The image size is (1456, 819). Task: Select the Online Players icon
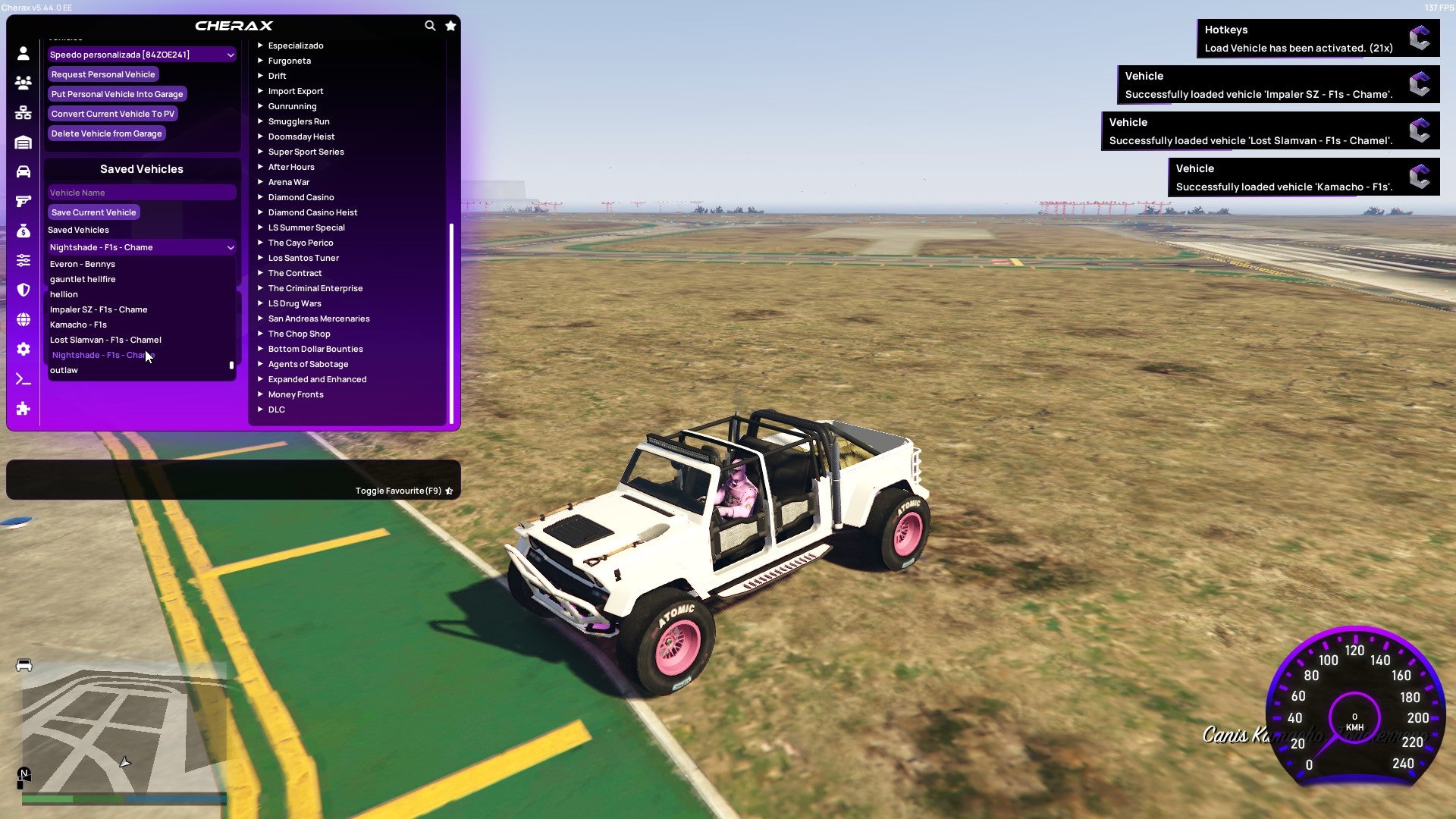(x=23, y=83)
